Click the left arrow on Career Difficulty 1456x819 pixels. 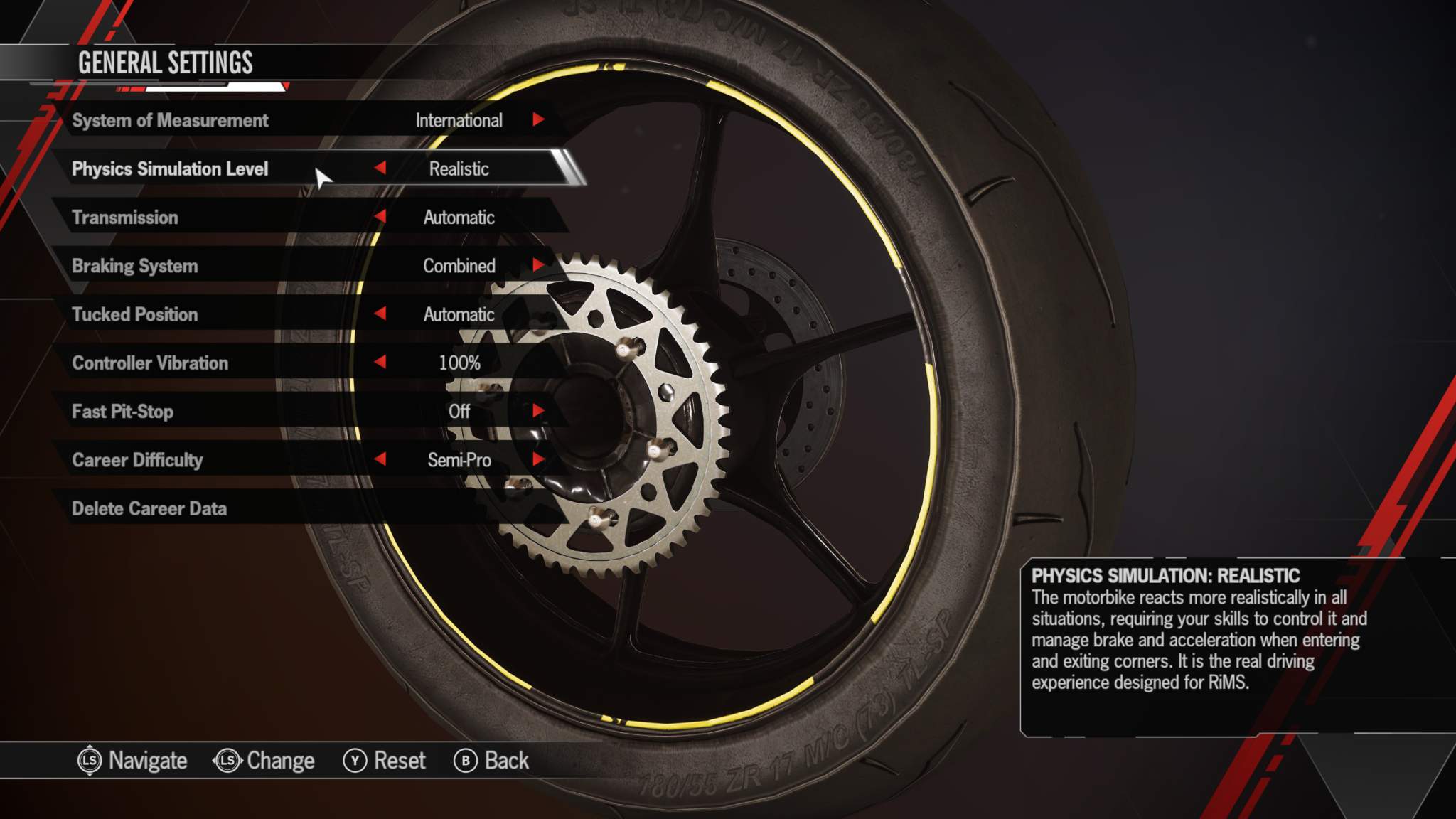[382, 460]
